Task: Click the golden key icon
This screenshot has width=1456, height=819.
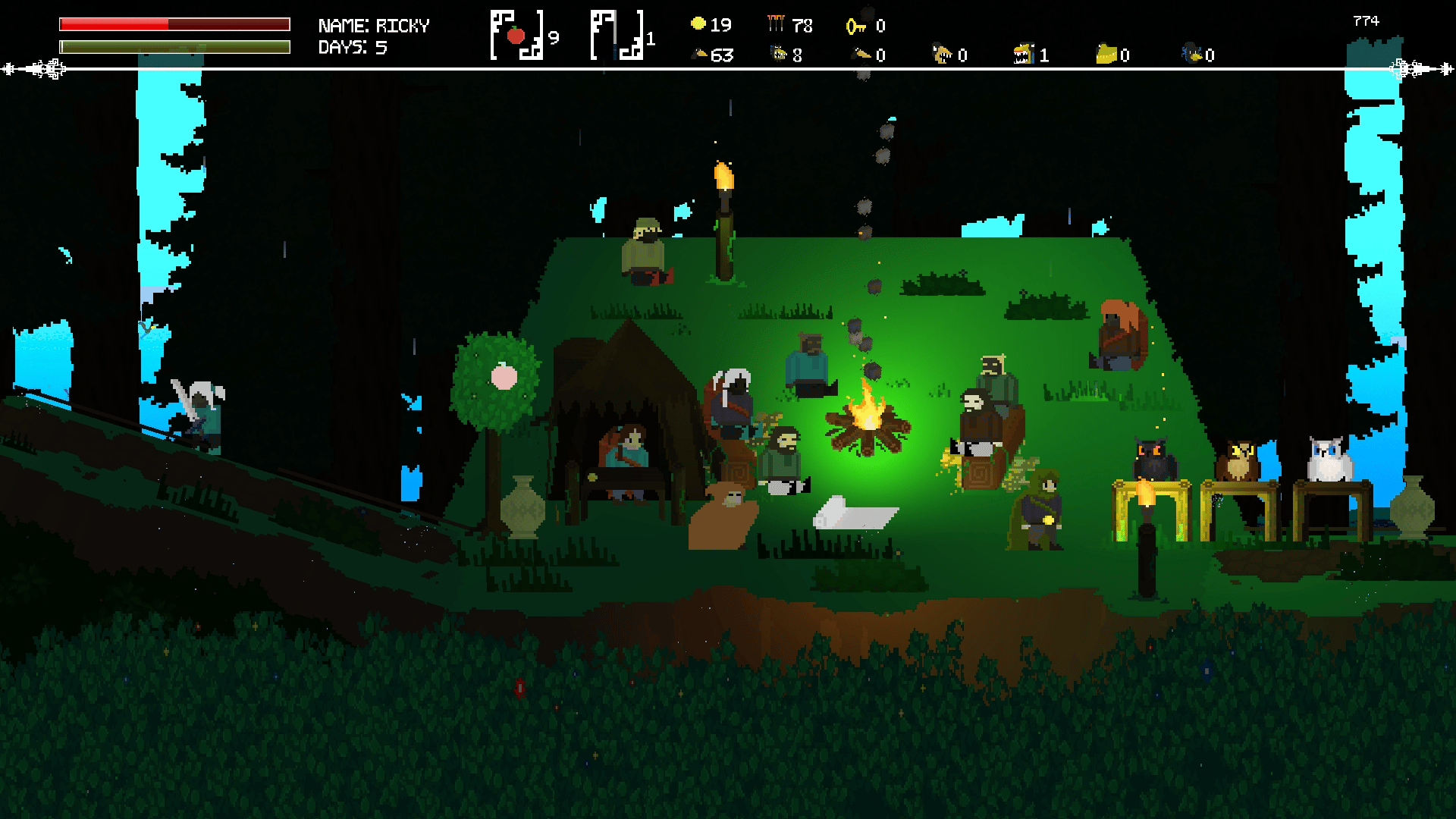Action: [856, 27]
